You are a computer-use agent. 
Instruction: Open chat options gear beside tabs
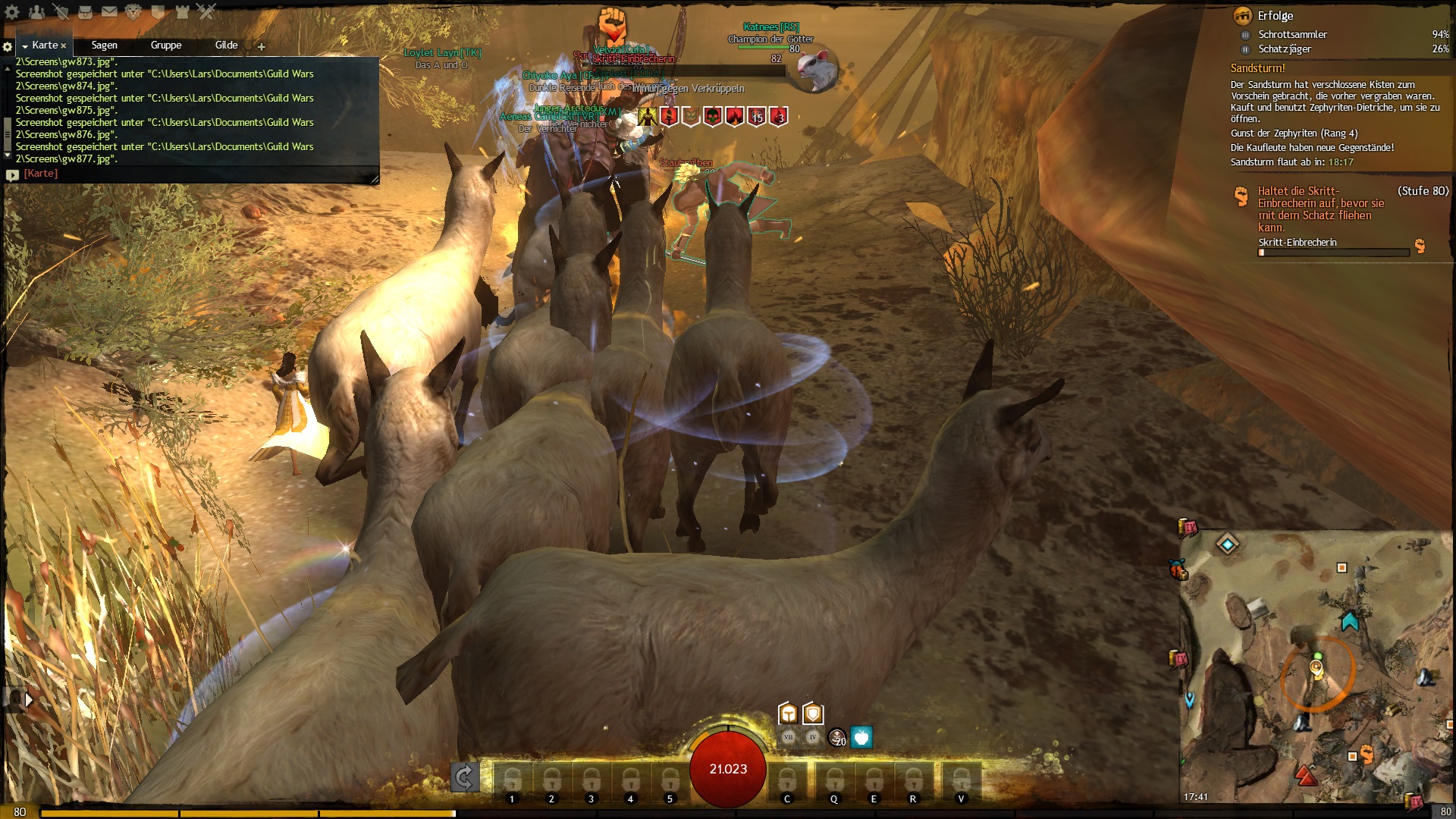[x=8, y=46]
